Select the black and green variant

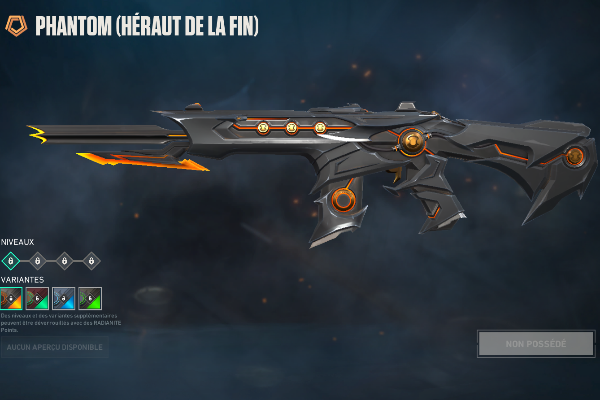tap(90, 298)
